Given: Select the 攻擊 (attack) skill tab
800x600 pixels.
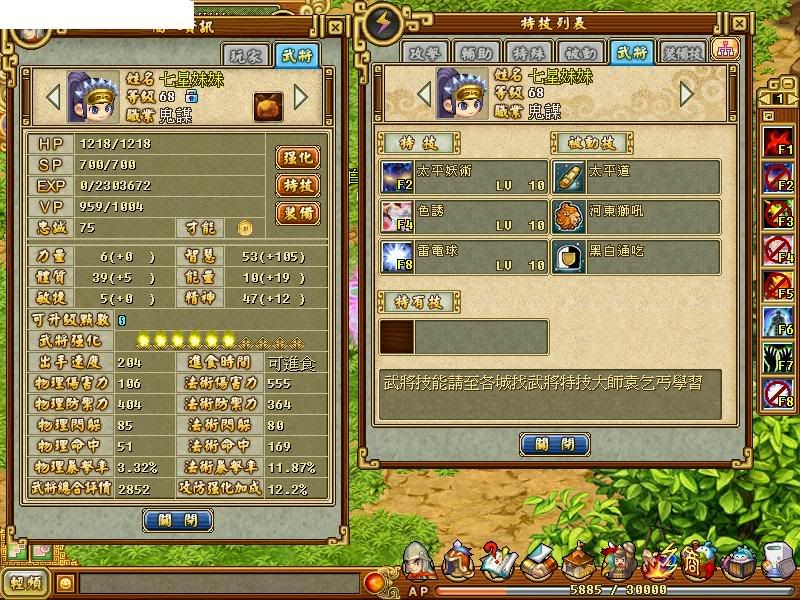Looking at the screenshot, I should [423, 54].
